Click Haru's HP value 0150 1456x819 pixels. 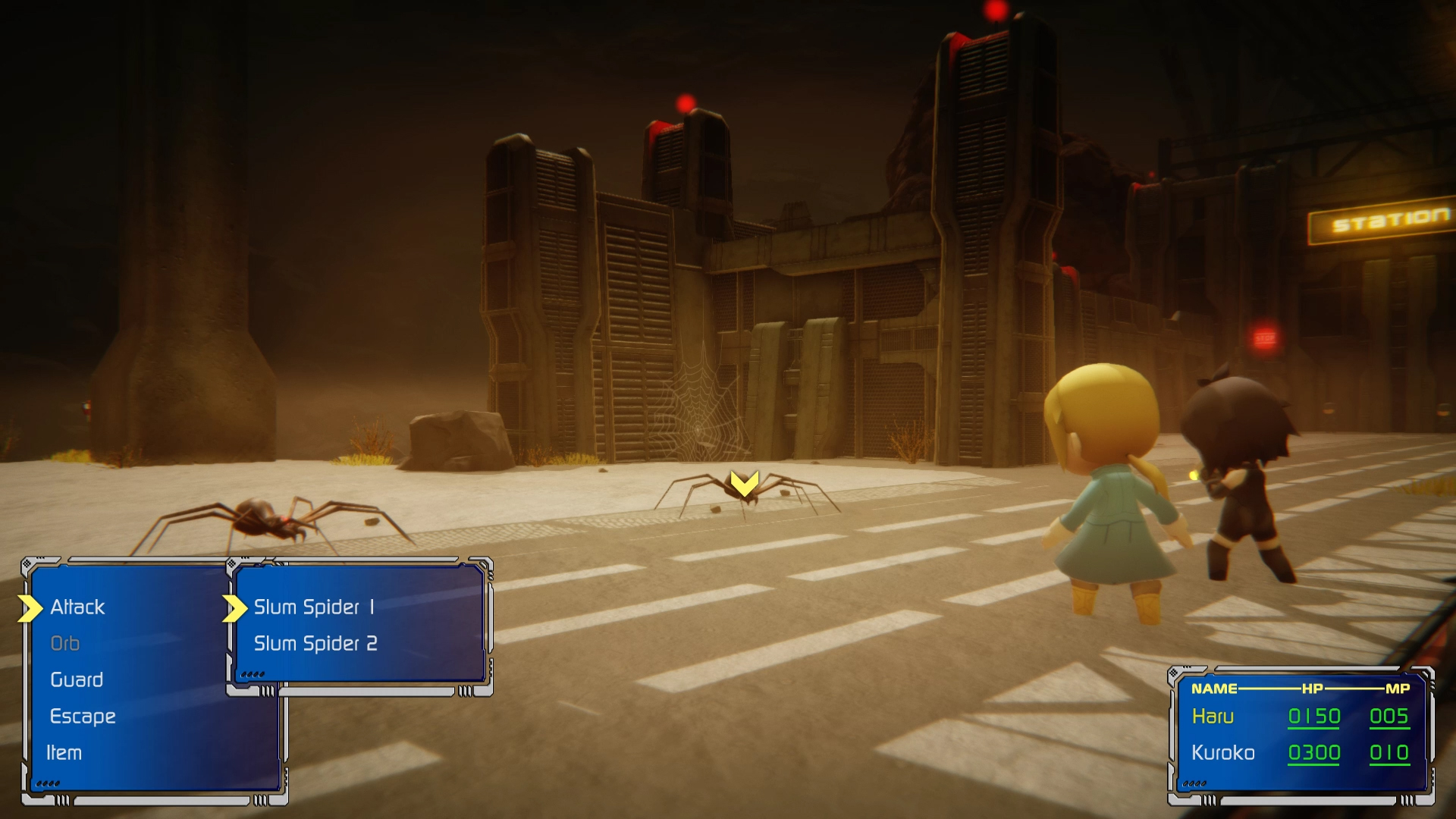click(1316, 715)
